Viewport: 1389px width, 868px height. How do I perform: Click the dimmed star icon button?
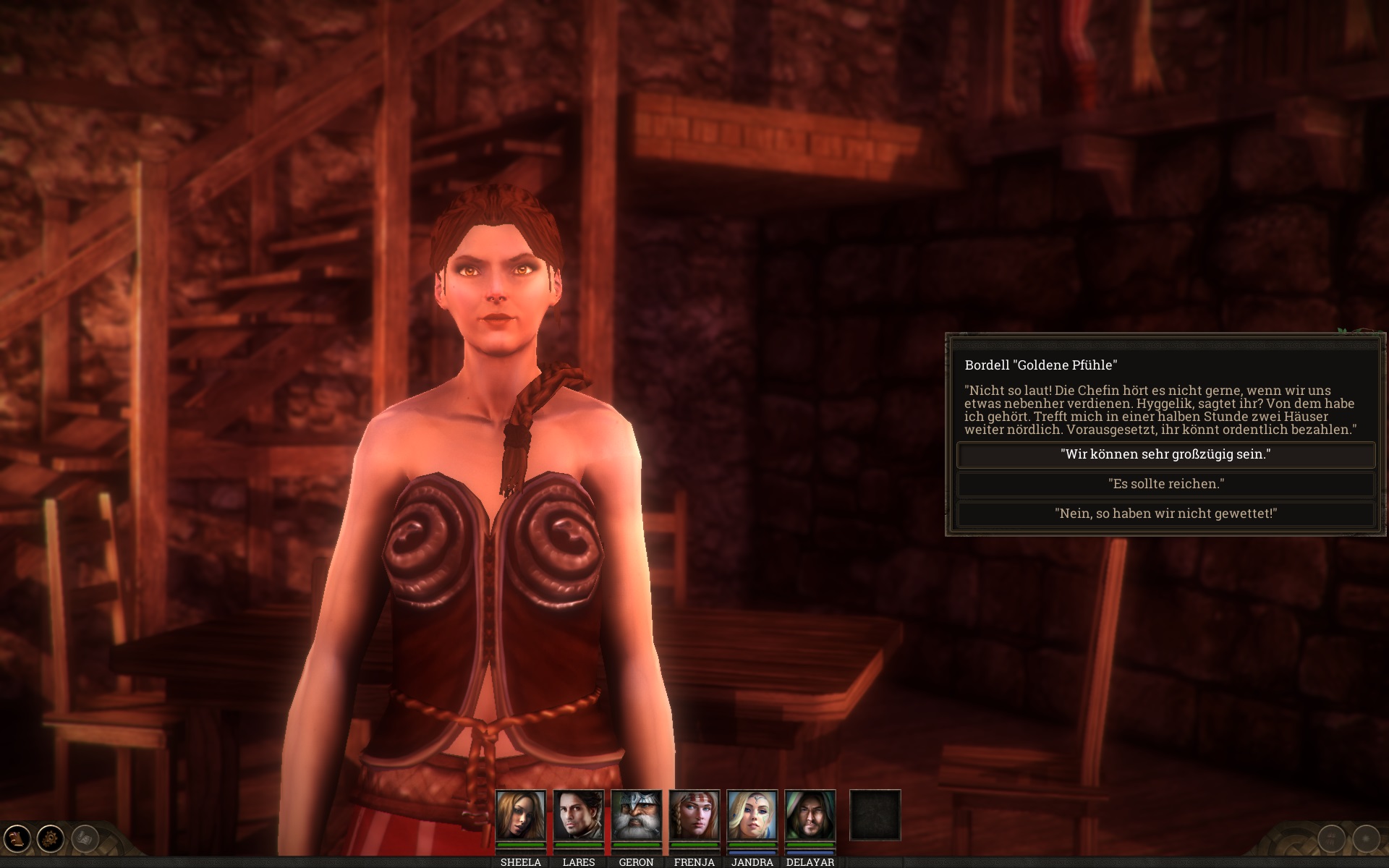coord(1366,839)
